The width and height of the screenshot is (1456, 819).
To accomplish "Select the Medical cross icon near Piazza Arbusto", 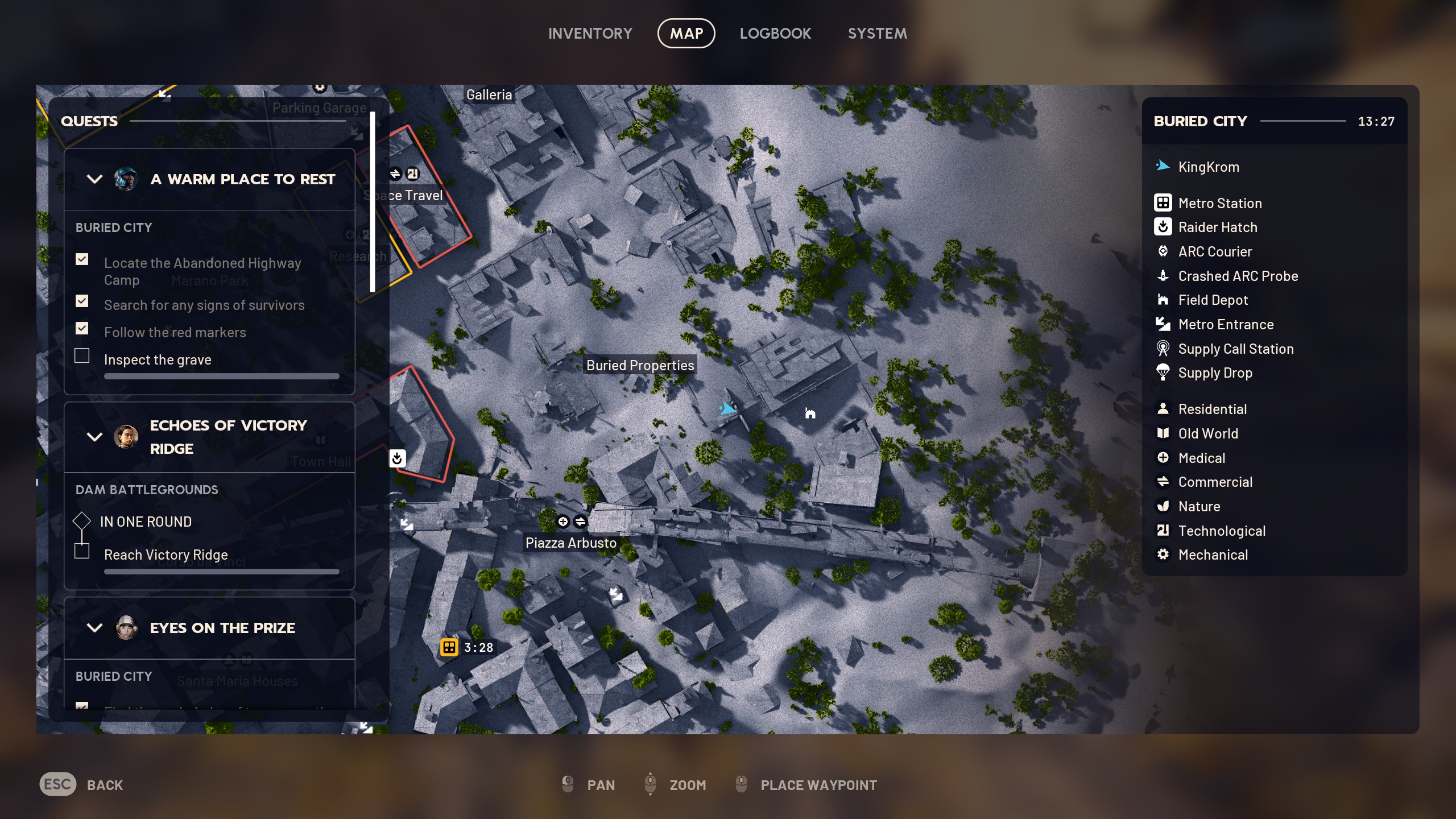I will tap(564, 521).
